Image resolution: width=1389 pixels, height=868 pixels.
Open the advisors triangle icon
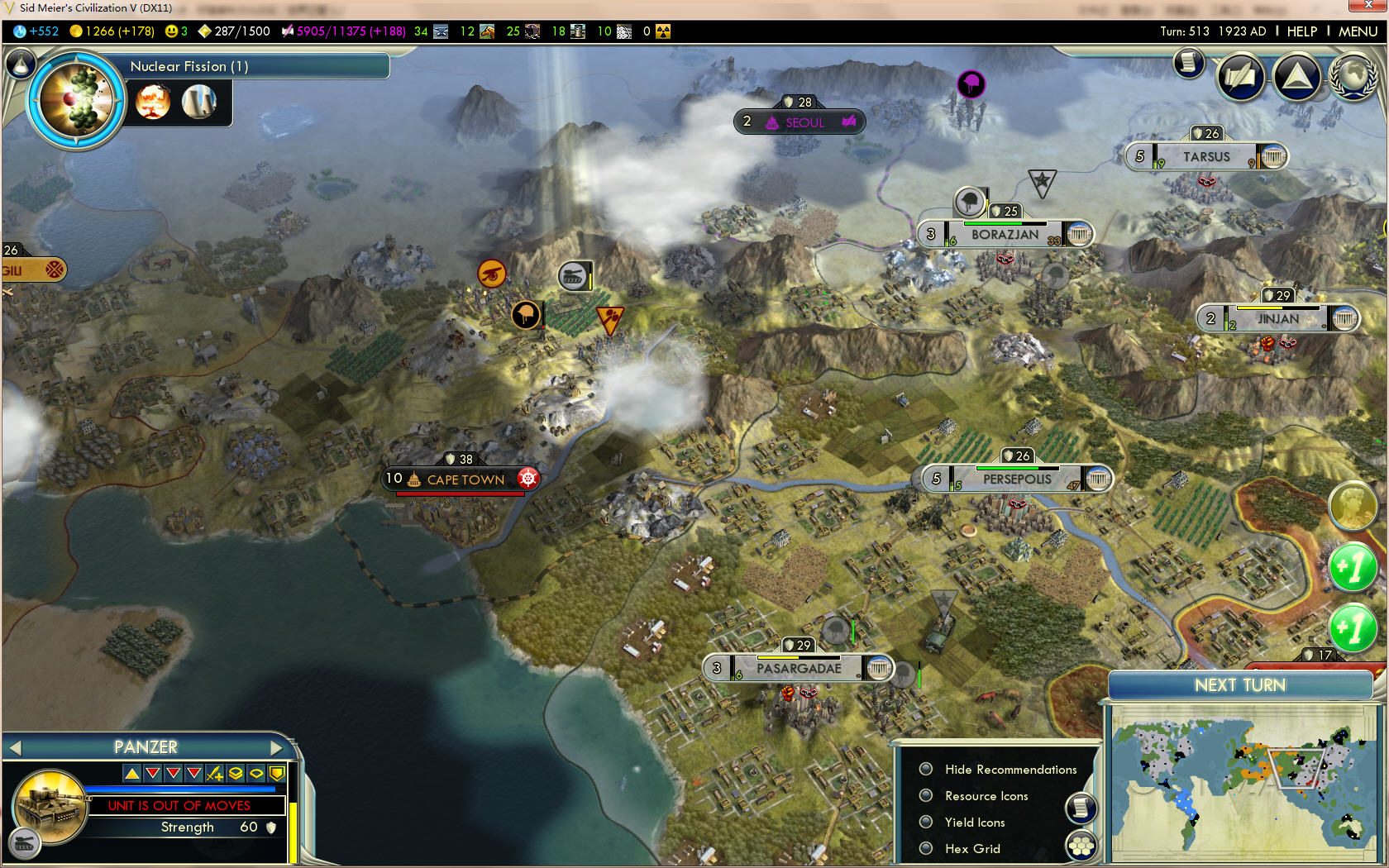point(1296,77)
